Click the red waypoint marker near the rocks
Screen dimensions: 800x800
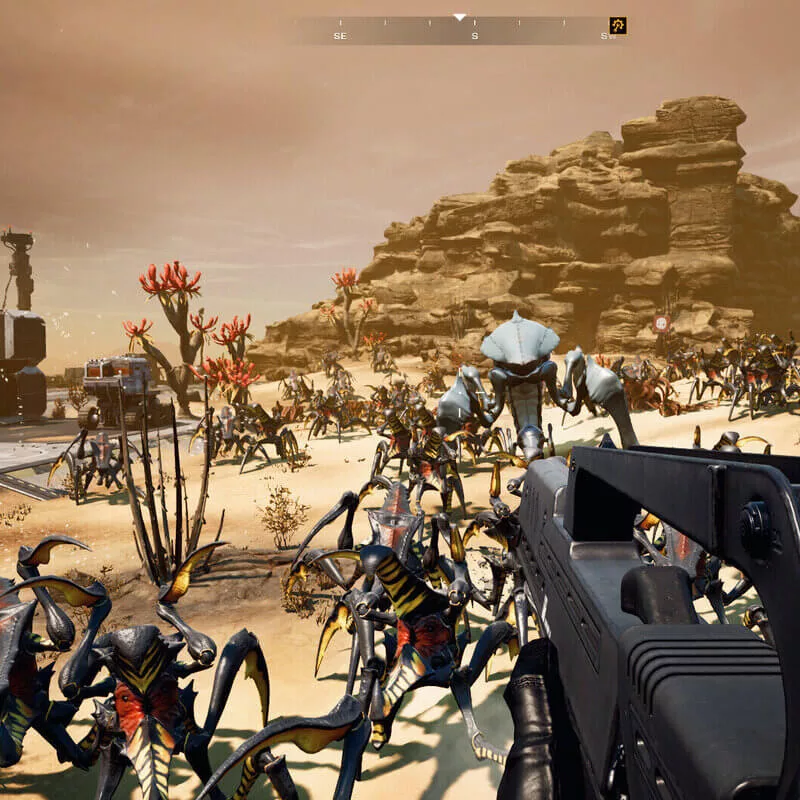pos(661,323)
